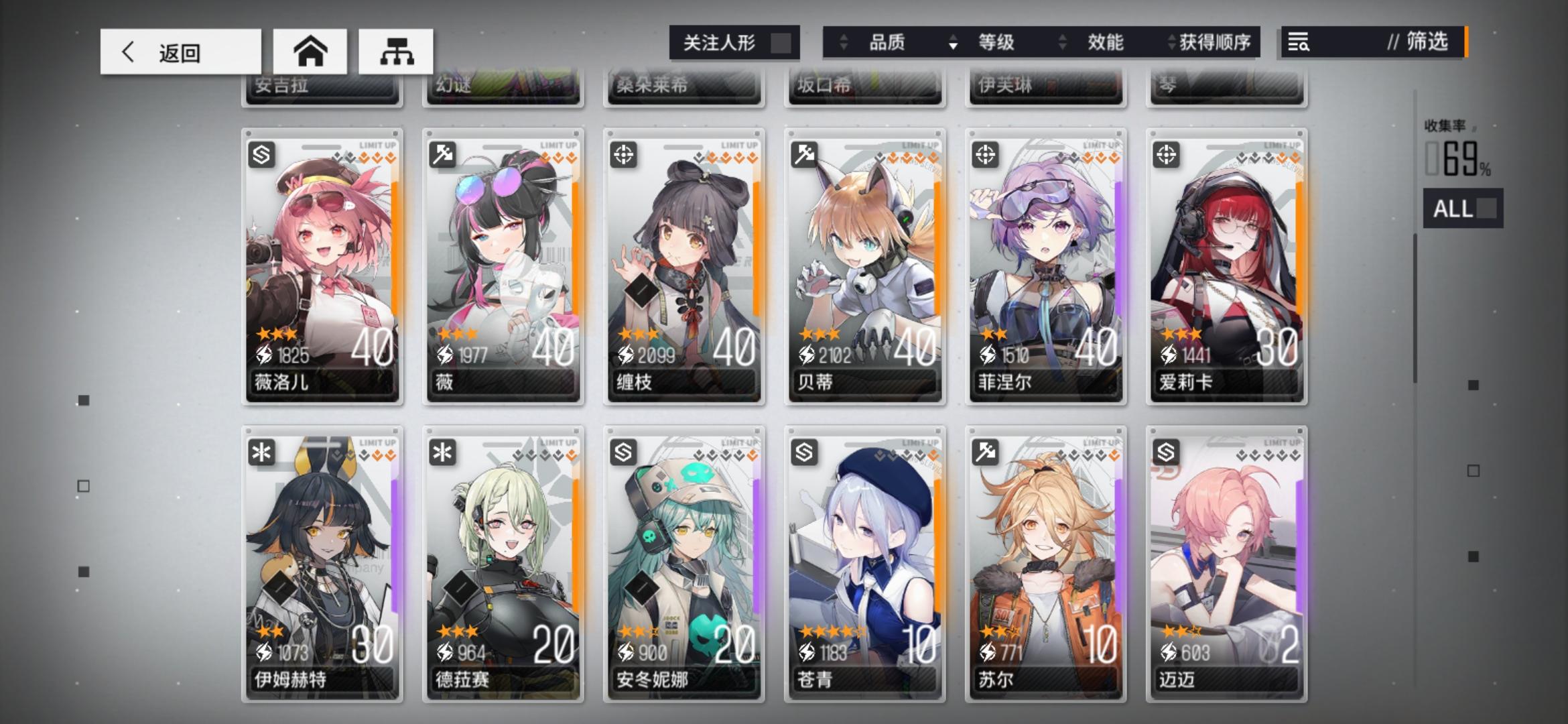The height and width of the screenshot is (724, 1568).
Task: Select the character card for 贝蒂
Action: 863,268
